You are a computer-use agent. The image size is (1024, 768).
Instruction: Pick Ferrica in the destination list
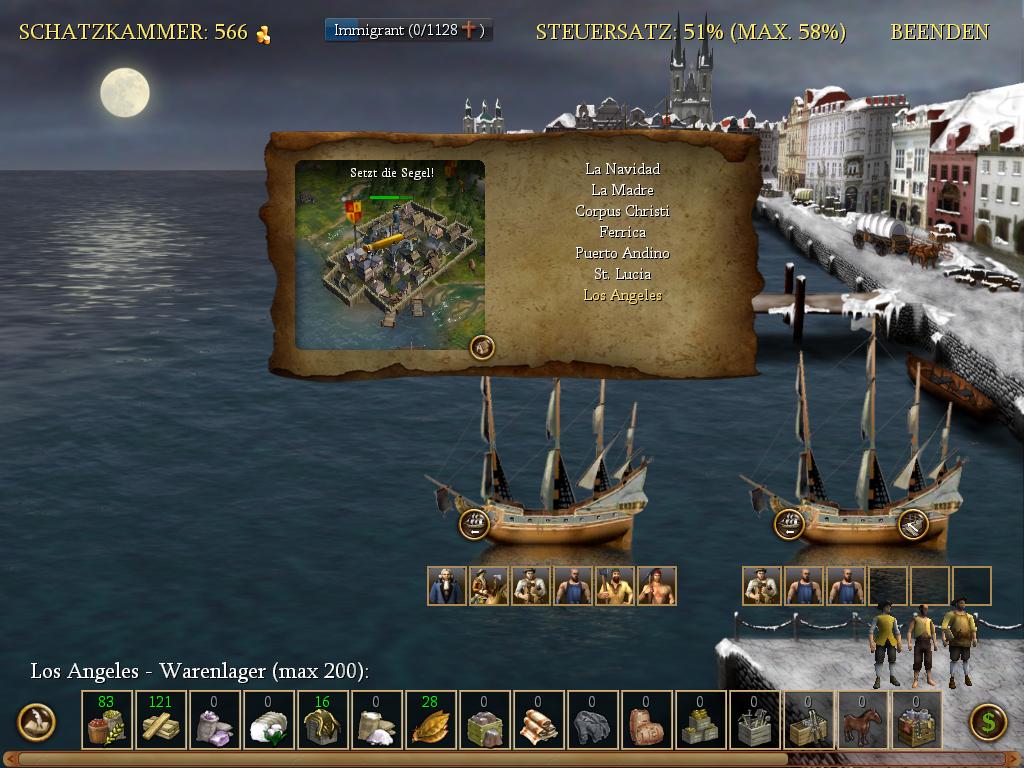622,232
